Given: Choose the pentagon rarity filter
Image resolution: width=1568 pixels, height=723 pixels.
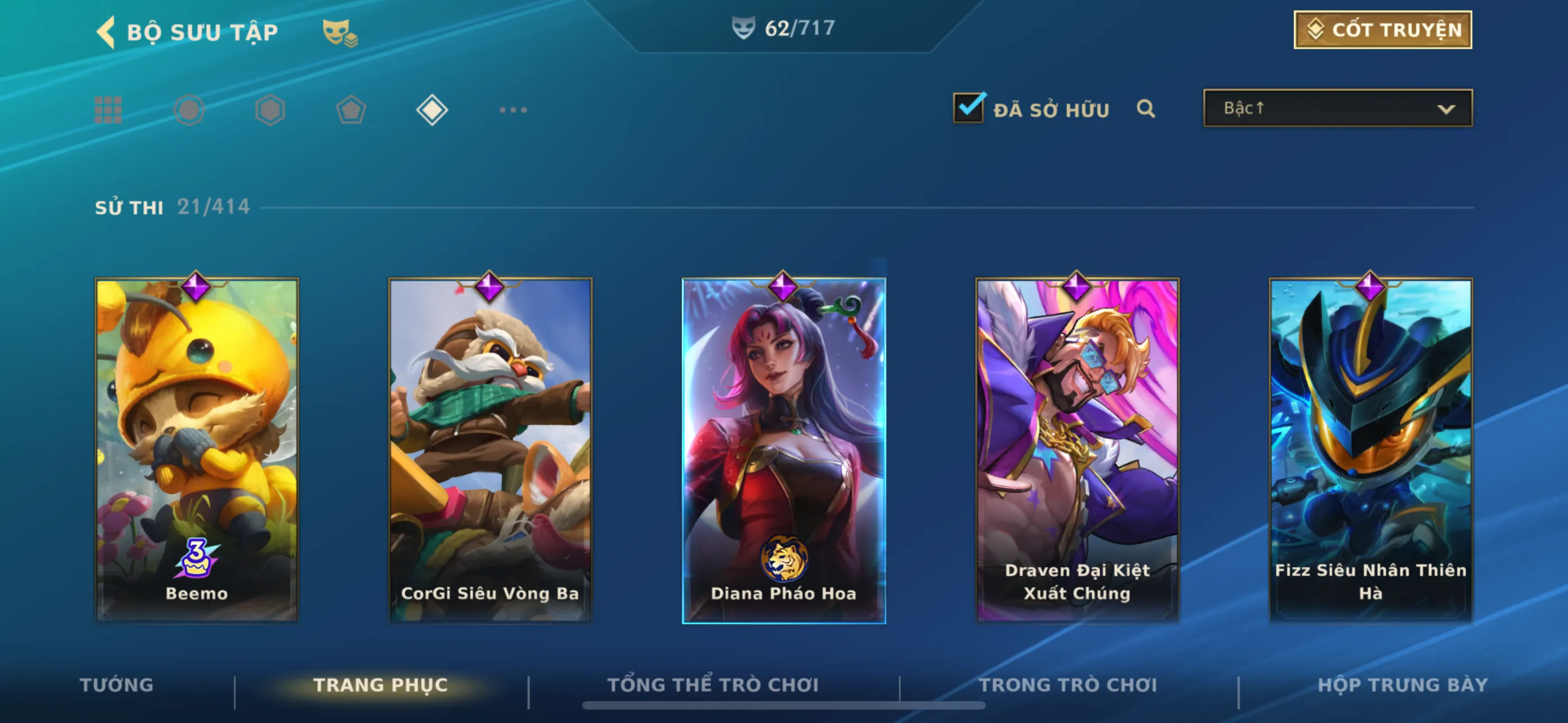Looking at the screenshot, I should click(351, 110).
